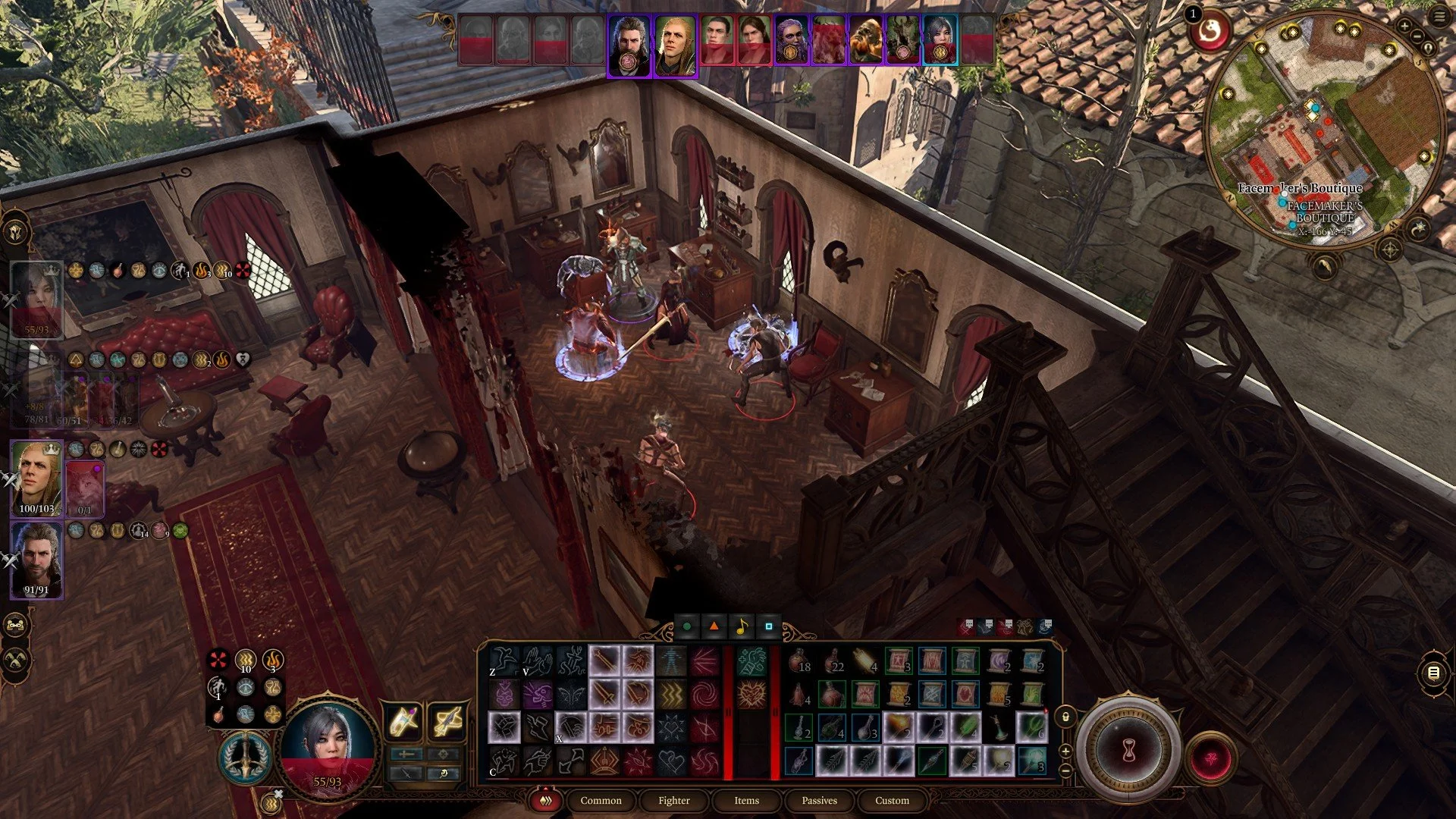The height and width of the screenshot is (819, 1456).
Task: Switch to the Common hotbar tab
Action: coord(601,800)
